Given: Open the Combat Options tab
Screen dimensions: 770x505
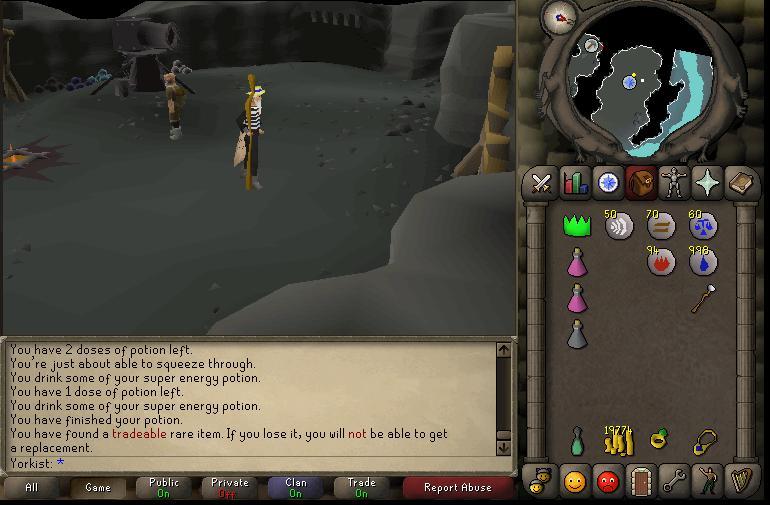Looking at the screenshot, I should coord(541,183).
